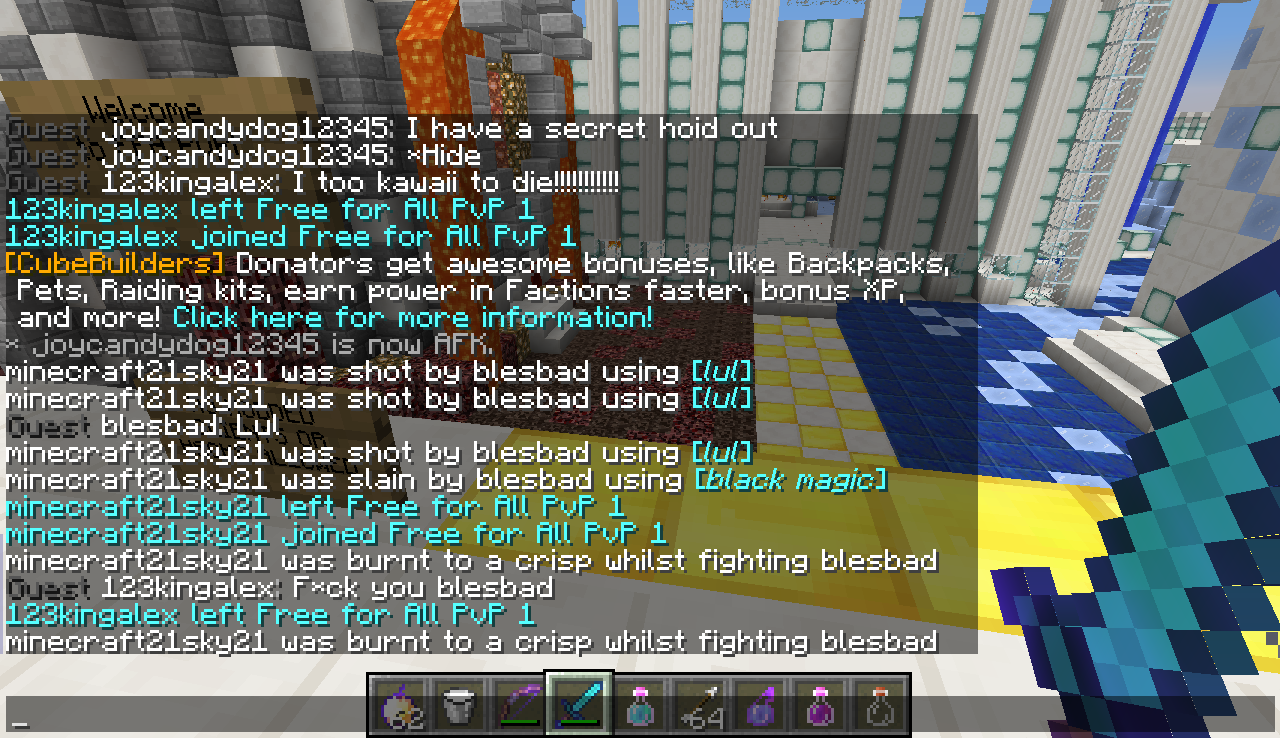Select the diamond sword hotbar slot
Image resolution: width=1280 pixels, height=738 pixels.
pos(578,704)
